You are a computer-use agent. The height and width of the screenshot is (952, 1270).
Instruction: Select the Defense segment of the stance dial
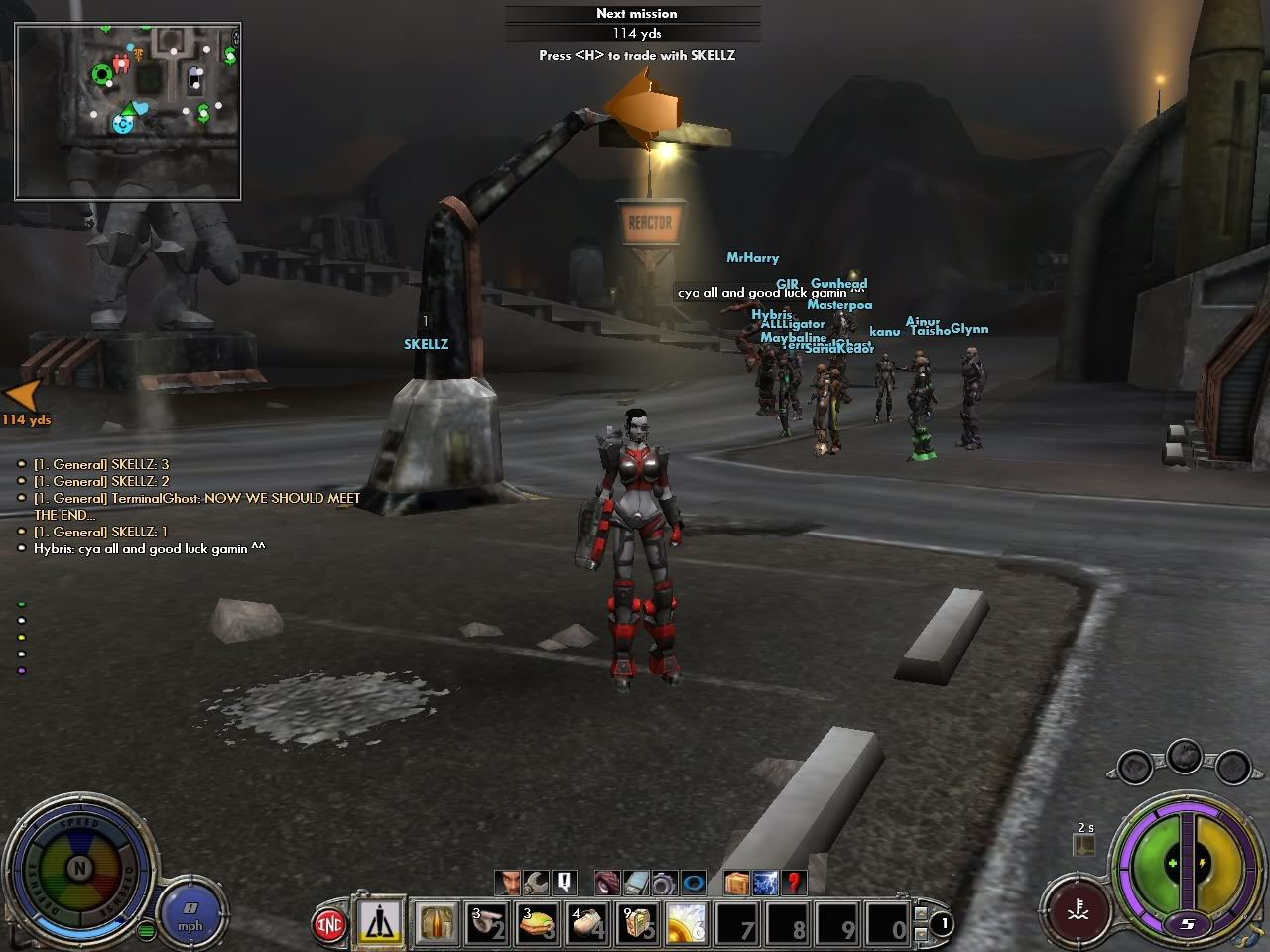[36, 873]
